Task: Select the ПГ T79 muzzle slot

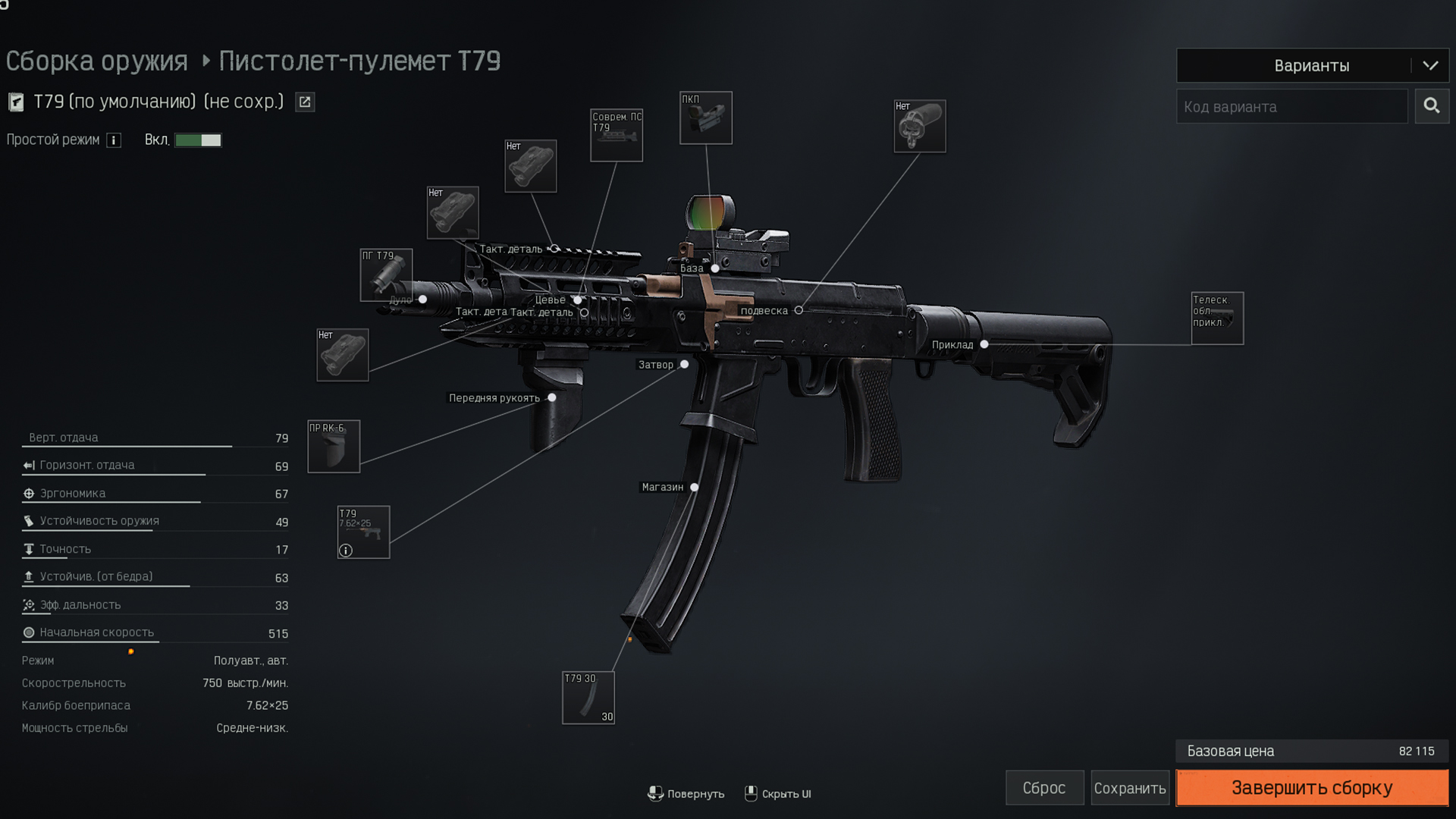Action: 386,275
